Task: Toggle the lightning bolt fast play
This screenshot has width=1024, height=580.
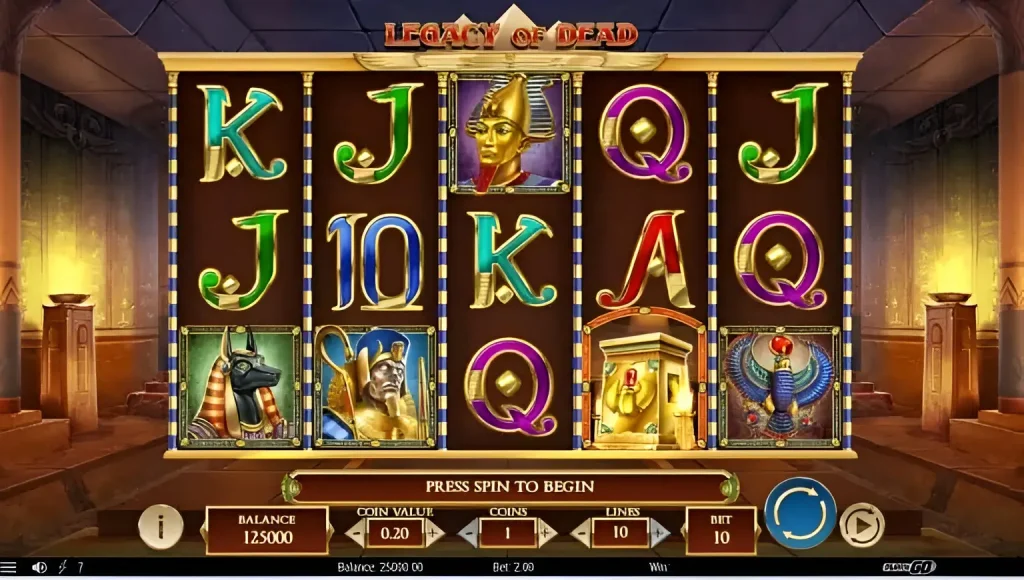Action: 63,567
